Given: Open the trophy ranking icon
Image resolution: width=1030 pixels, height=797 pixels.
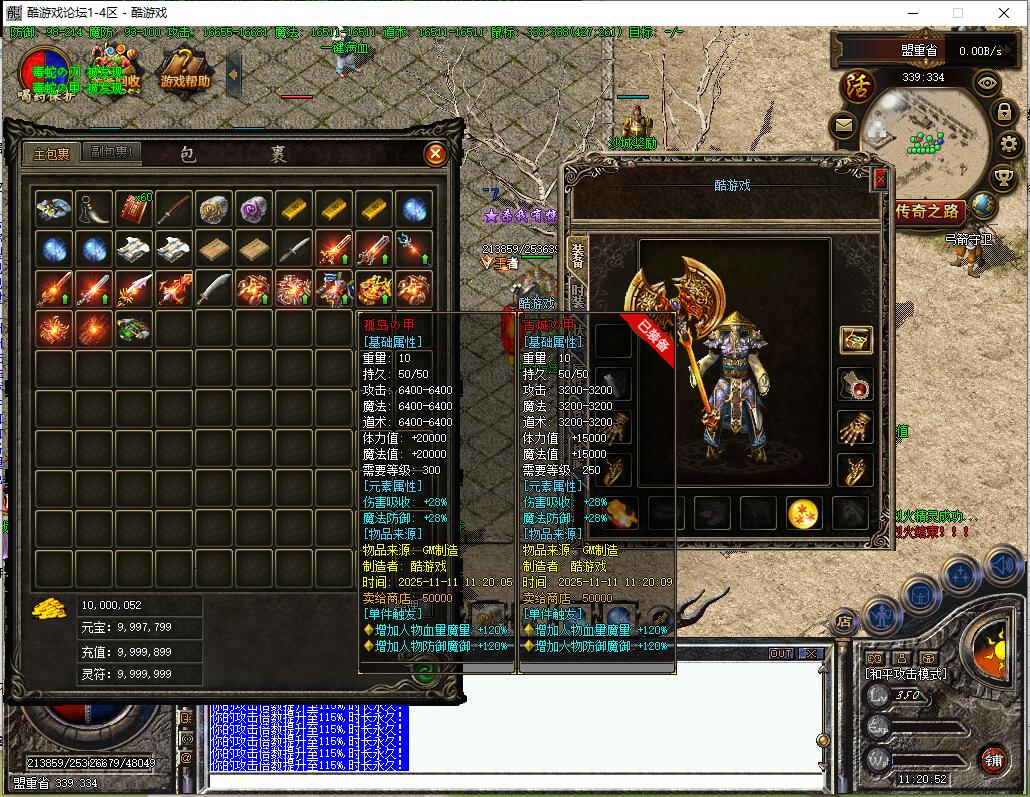Looking at the screenshot, I should pyautogui.click(x=1004, y=177).
